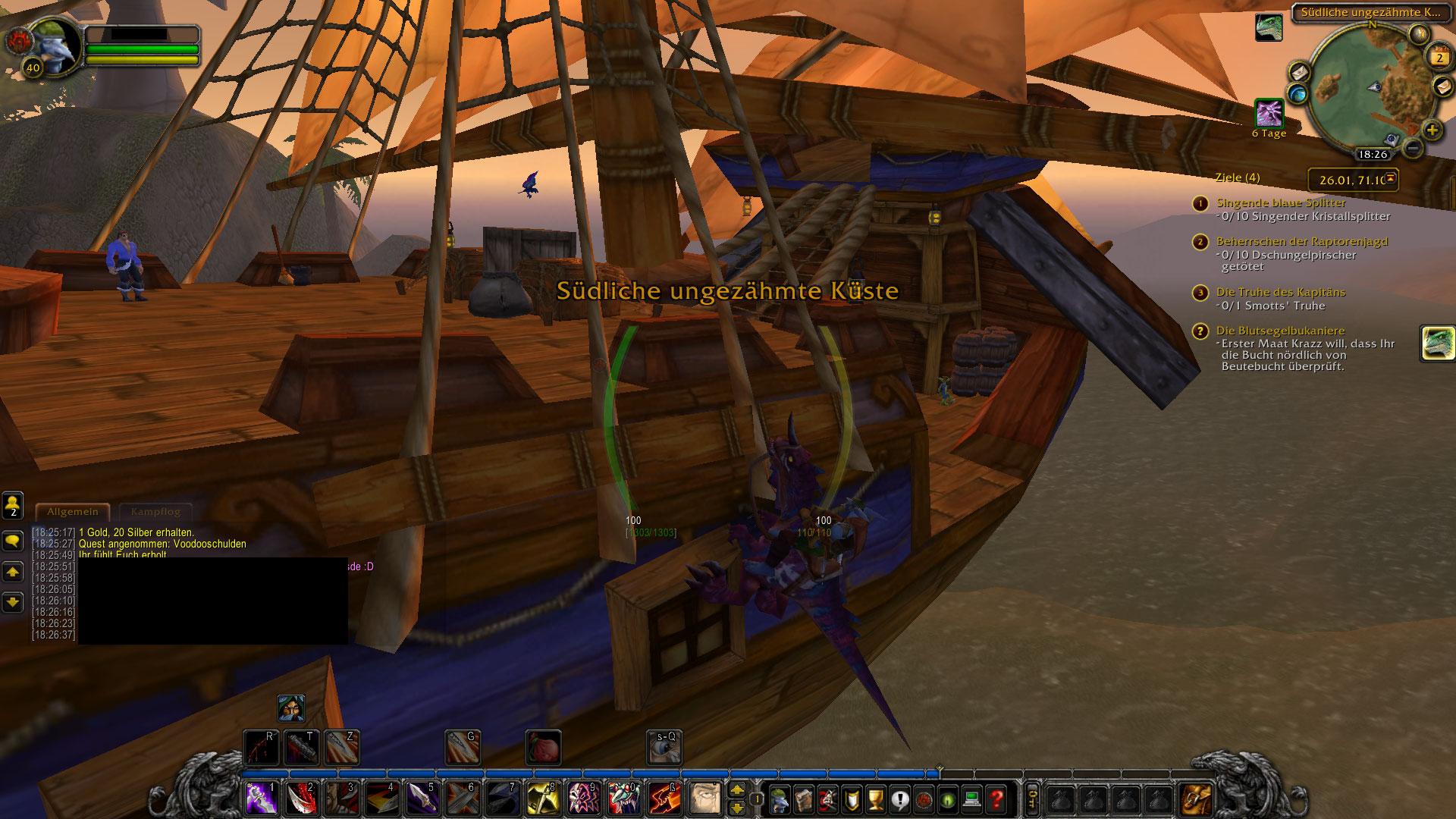Switch to the Allgemein chat tab
The image size is (1456, 819).
(72, 512)
